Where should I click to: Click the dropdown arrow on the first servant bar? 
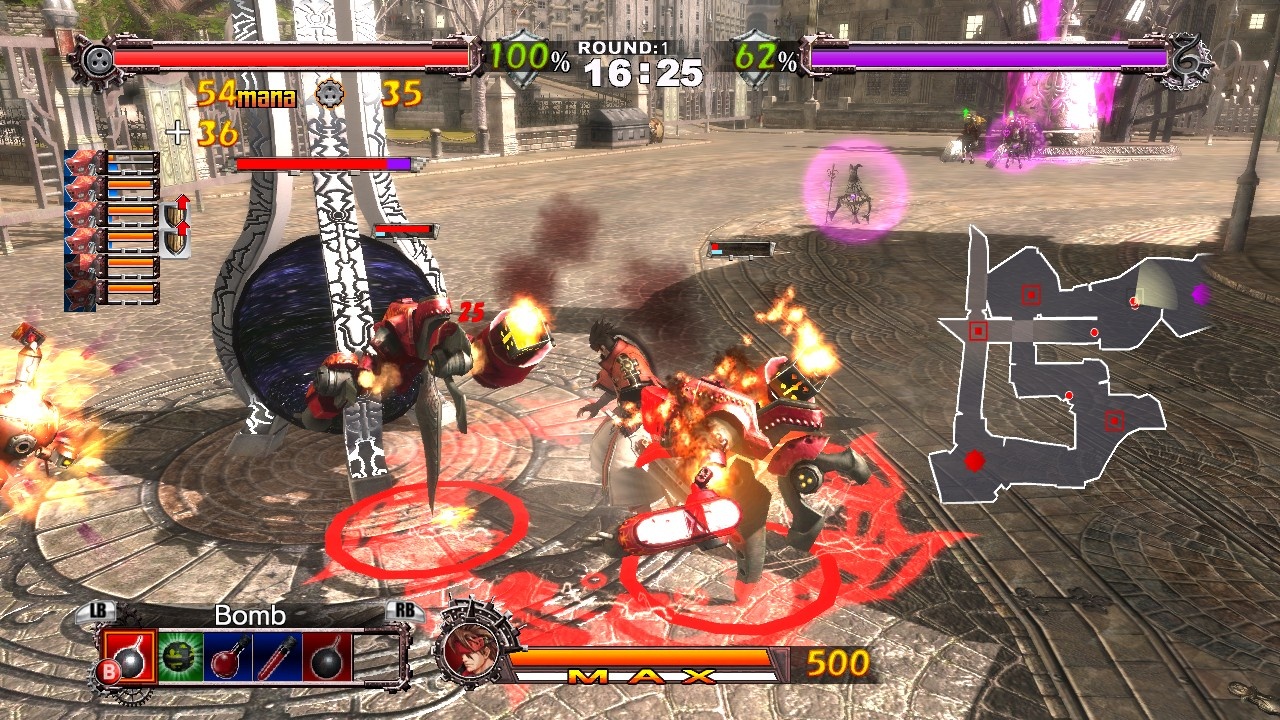pyautogui.click(x=156, y=157)
